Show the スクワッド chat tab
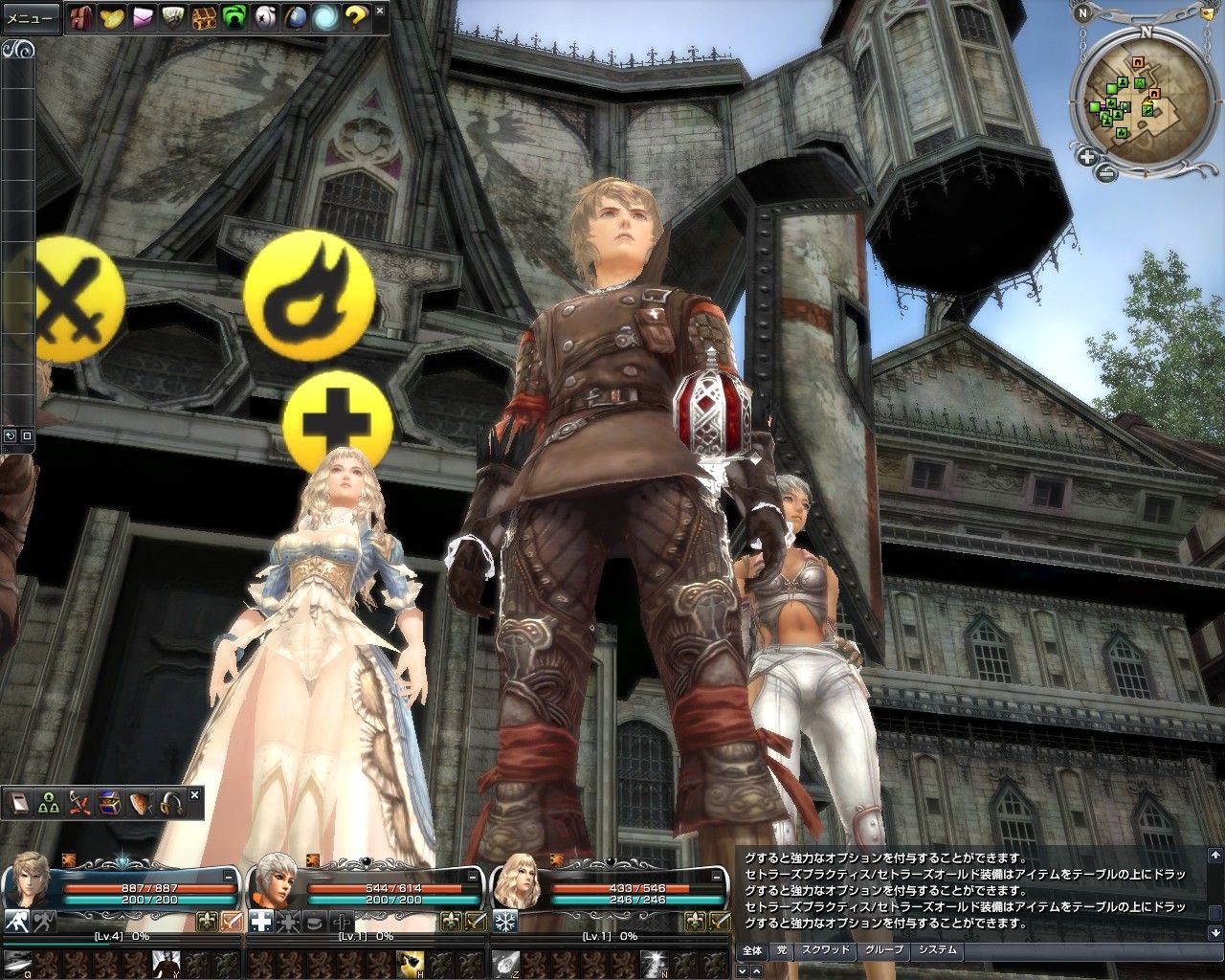 click(x=825, y=950)
